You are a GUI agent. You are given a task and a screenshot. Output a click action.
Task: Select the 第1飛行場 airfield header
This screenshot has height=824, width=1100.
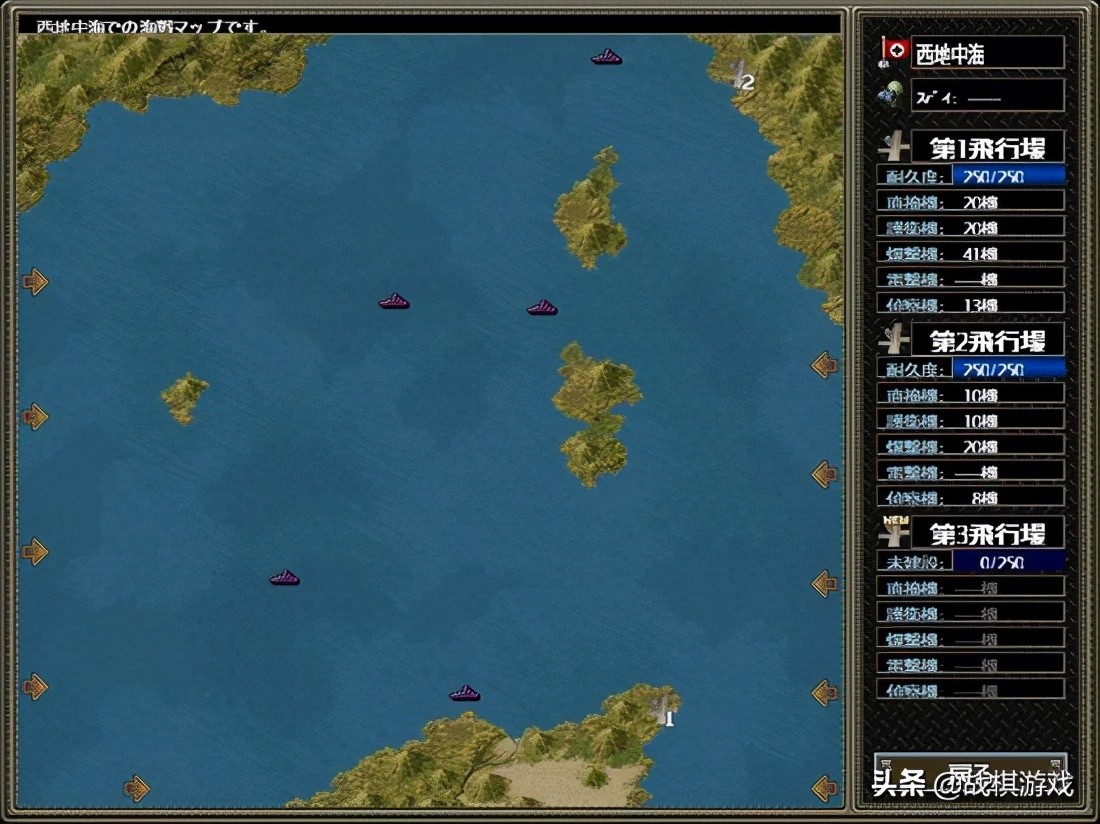click(x=987, y=148)
